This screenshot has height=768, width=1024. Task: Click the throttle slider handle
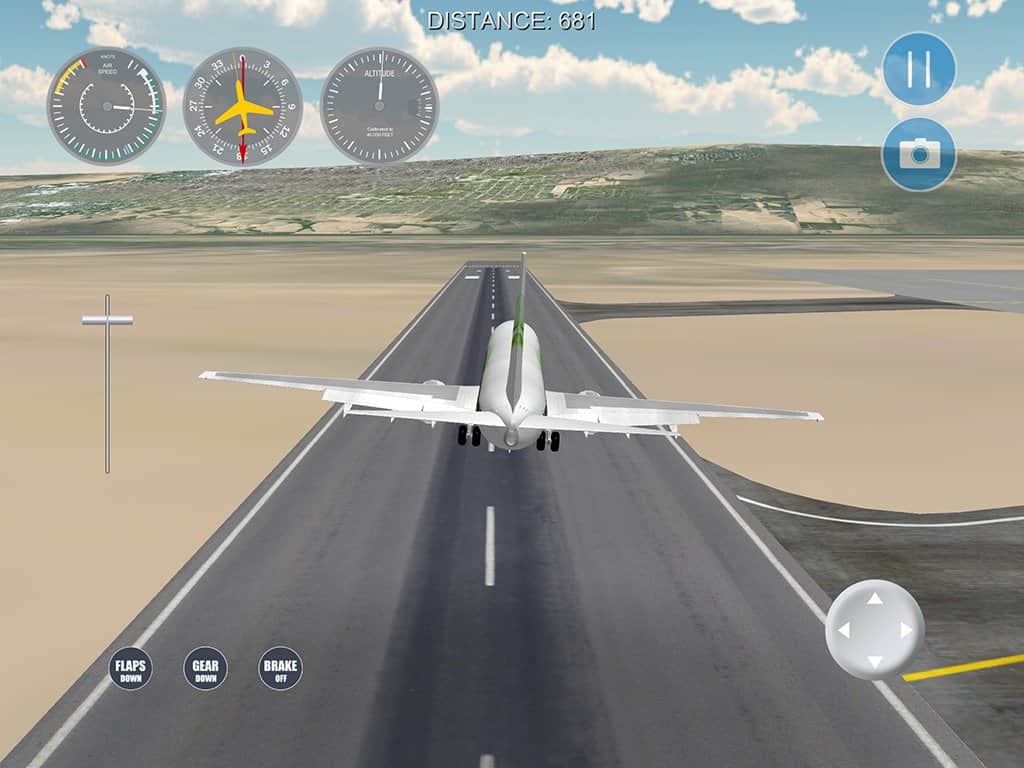107,320
